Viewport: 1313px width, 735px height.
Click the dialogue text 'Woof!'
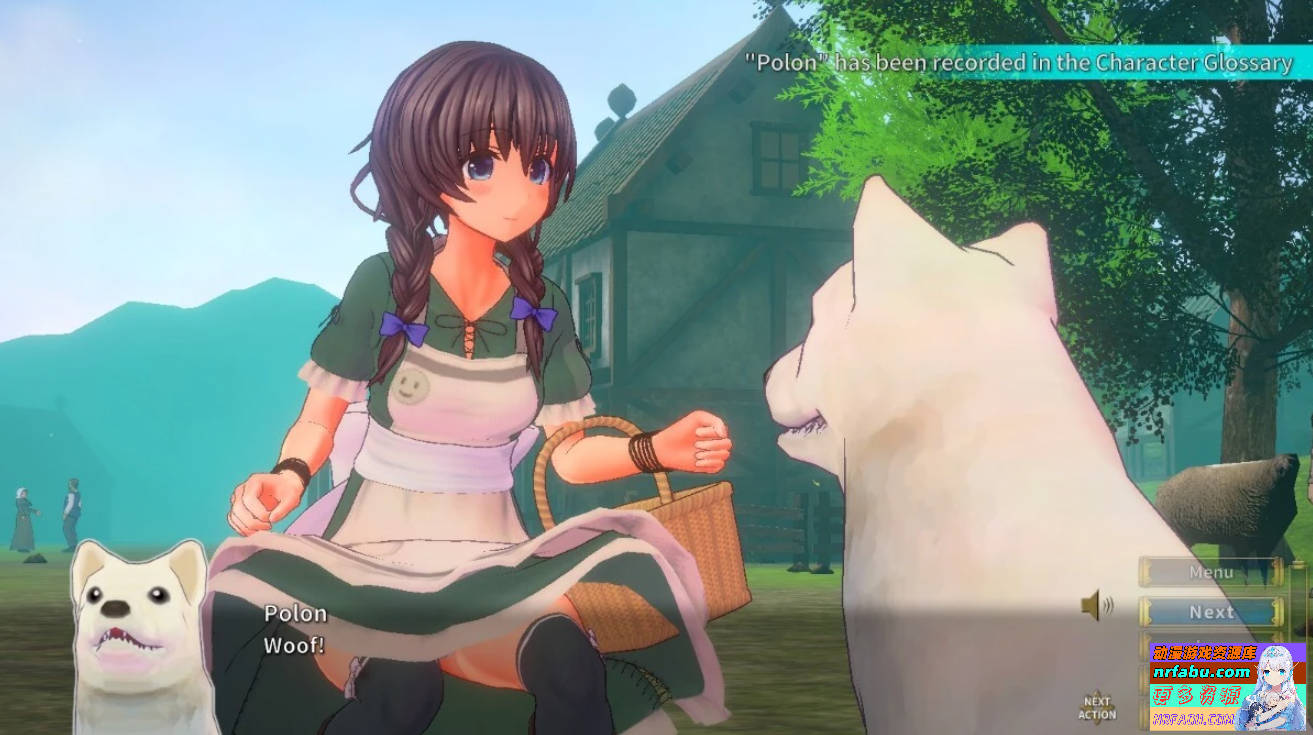pyautogui.click(x=293, y=645)
